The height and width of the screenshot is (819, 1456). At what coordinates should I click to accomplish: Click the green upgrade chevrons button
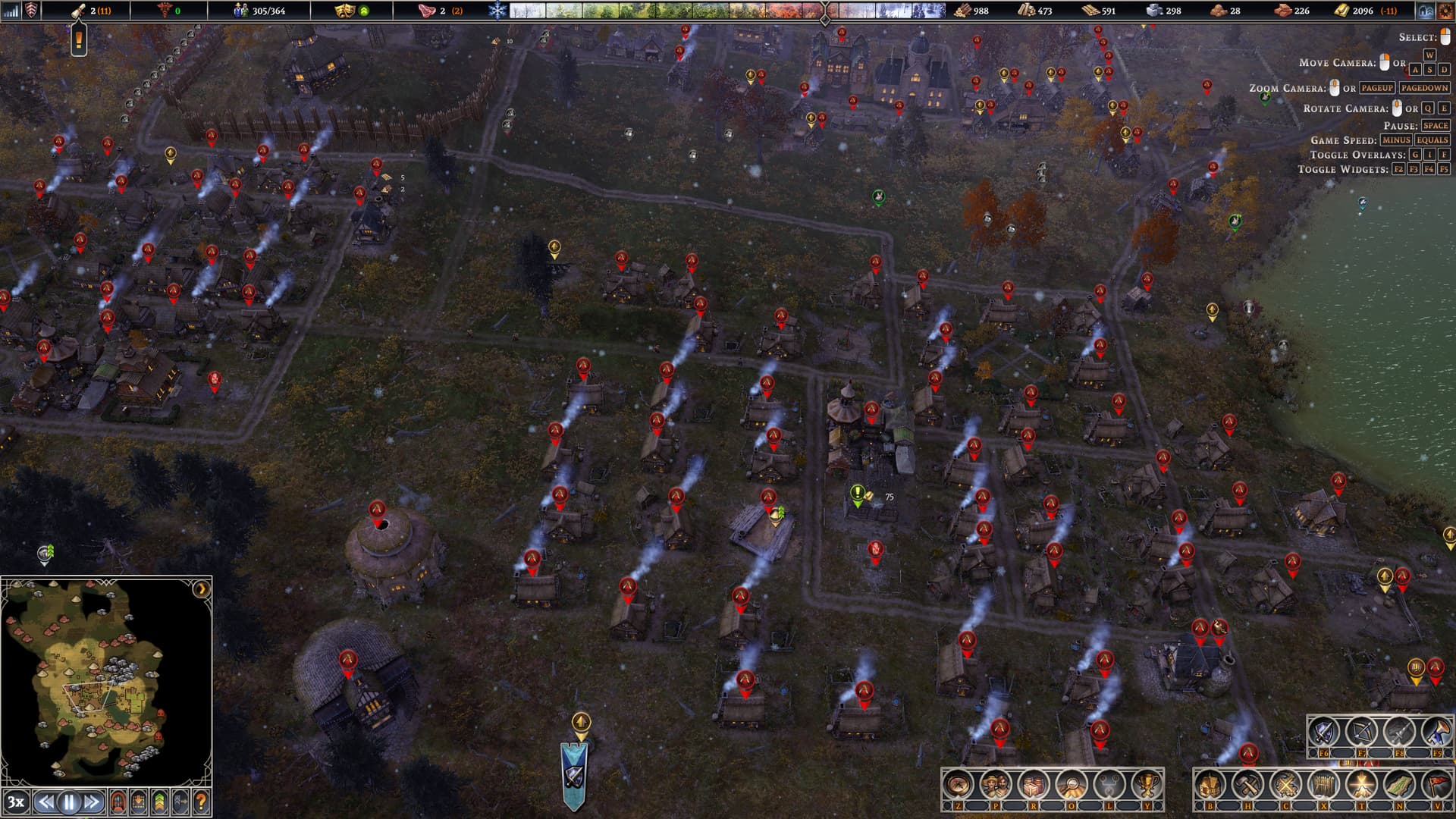[x=159, y=802]
